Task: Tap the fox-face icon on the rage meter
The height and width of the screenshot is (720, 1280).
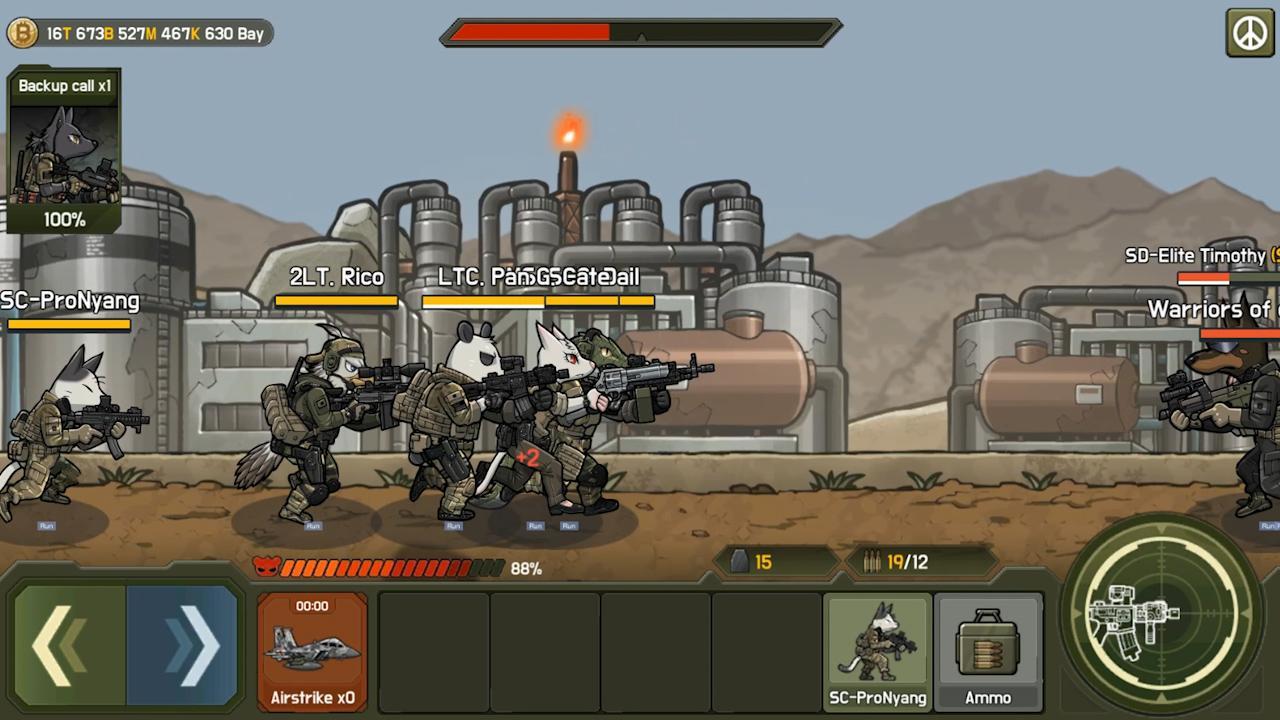Action: tap(268, 568)
